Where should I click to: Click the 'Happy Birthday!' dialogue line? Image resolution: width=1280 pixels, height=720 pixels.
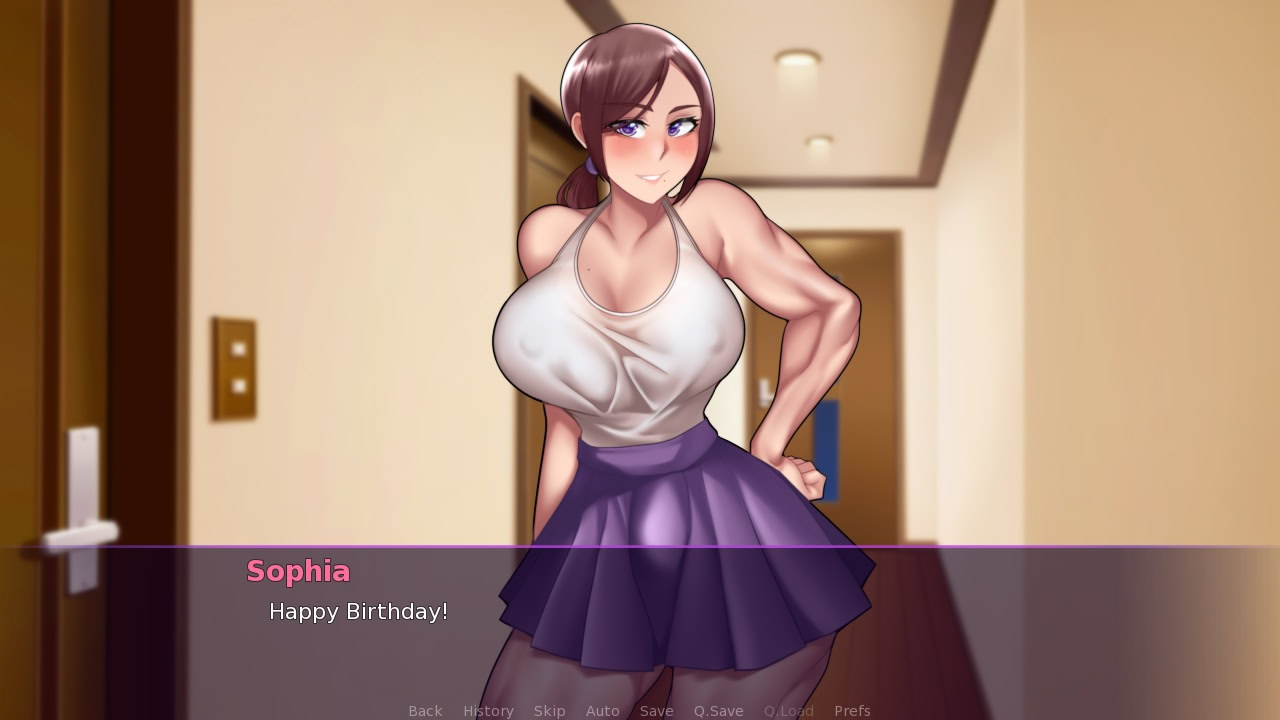(x=358, y=612)
